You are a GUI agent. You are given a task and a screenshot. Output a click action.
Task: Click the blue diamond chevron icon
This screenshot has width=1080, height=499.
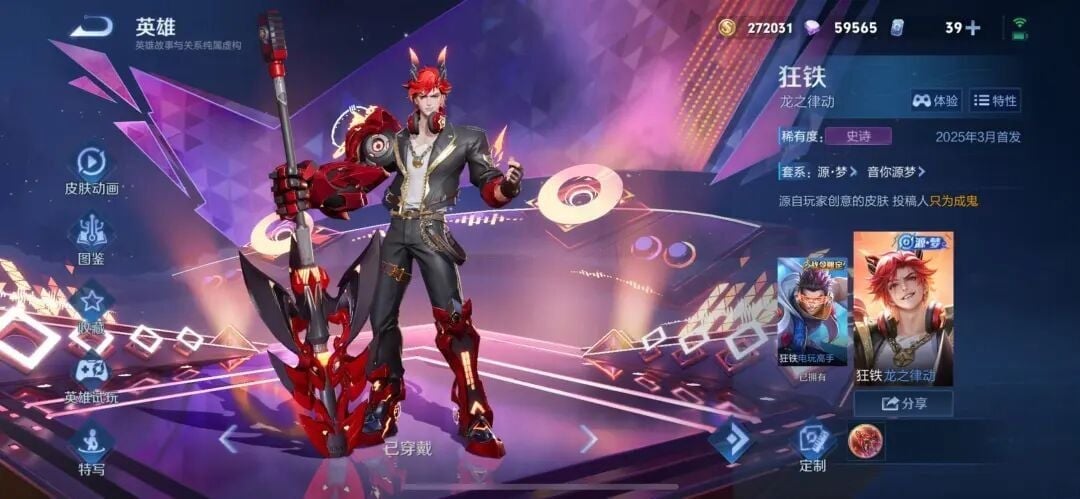(x=732, y=440)
